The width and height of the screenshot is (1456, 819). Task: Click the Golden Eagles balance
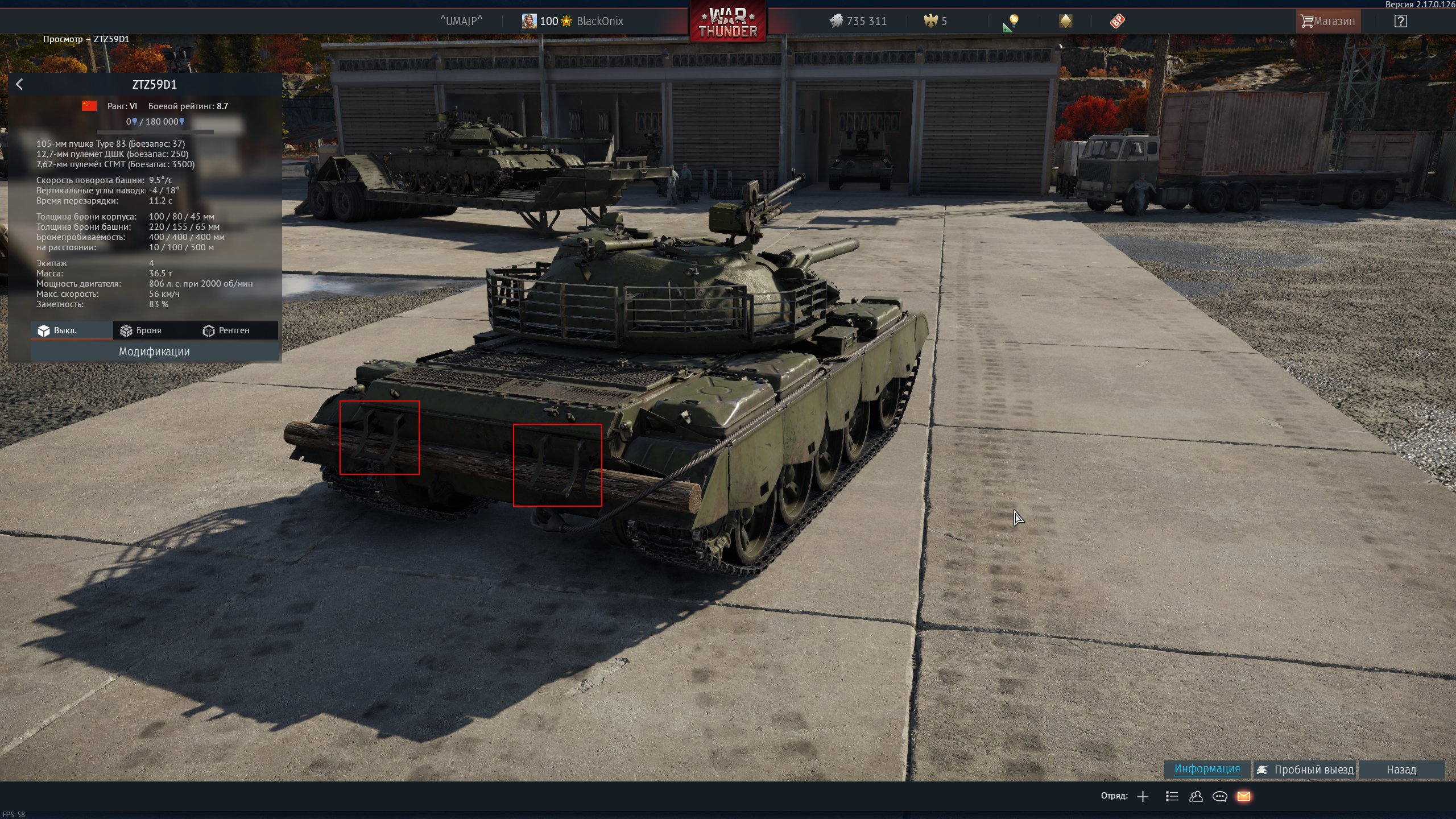pos(936,22)
